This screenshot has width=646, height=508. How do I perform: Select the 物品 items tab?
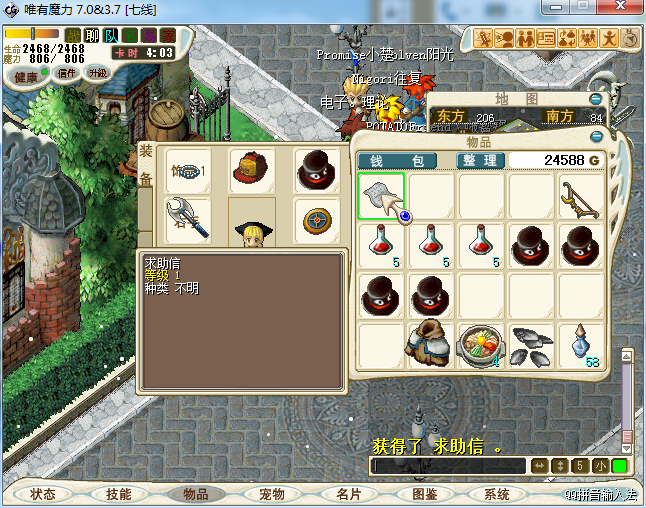pyautogui.click(x=195, y=494)
